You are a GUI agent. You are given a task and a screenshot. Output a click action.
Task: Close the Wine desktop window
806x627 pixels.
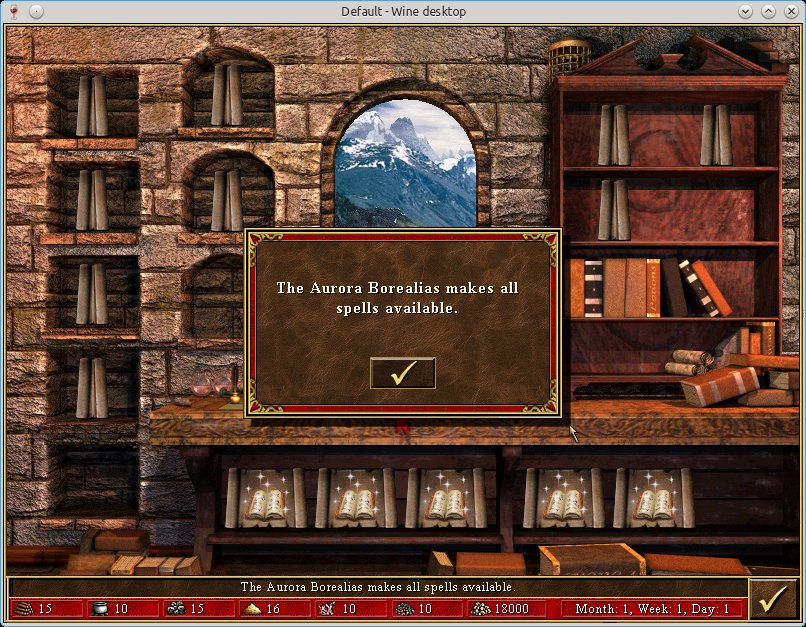[791, 11]
